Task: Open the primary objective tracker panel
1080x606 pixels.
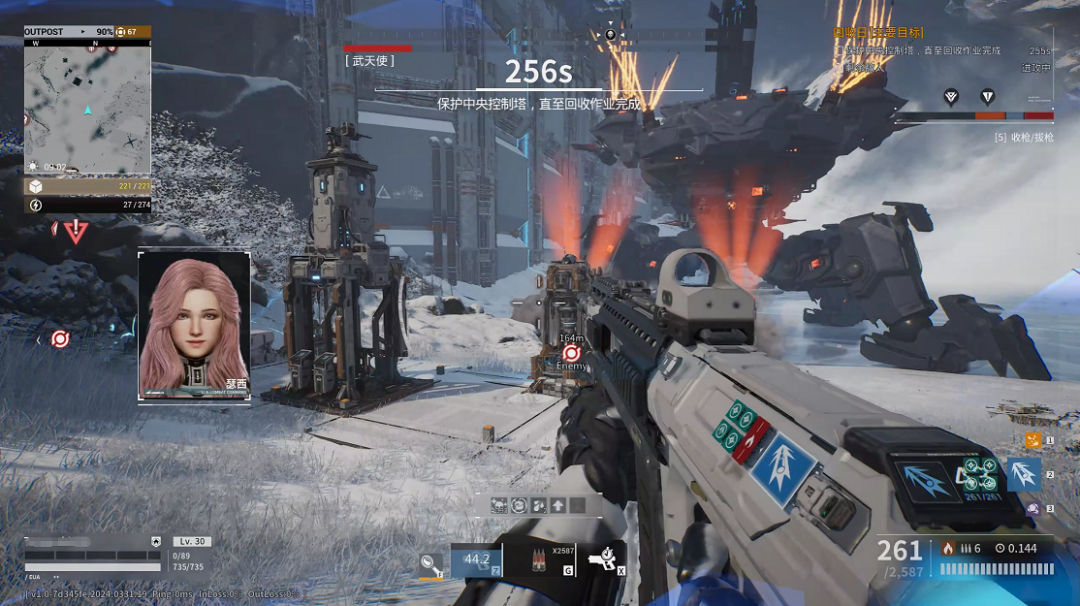Action: click(940, 50)
